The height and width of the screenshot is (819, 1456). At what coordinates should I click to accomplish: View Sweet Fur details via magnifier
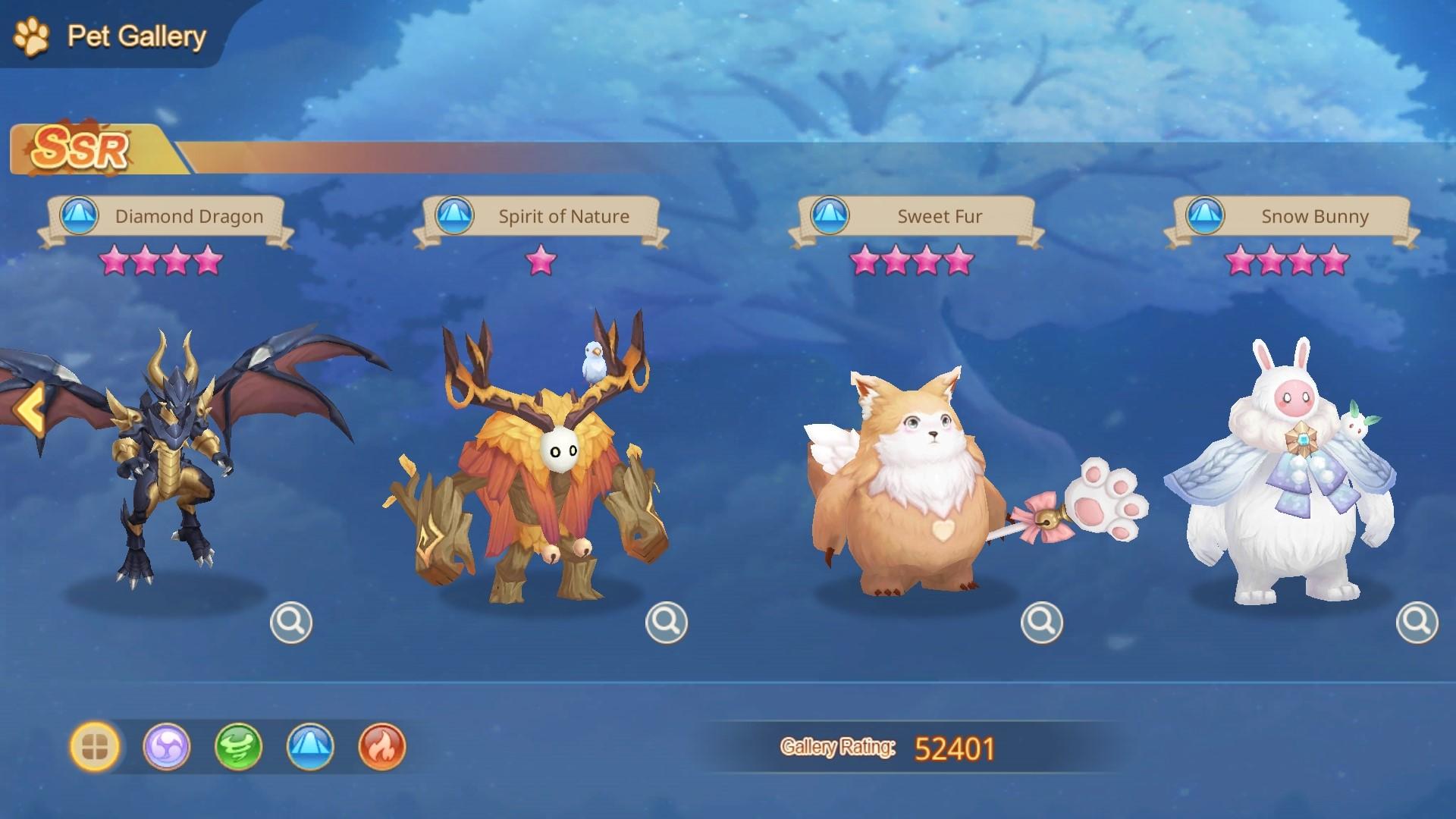point(1042,623)
